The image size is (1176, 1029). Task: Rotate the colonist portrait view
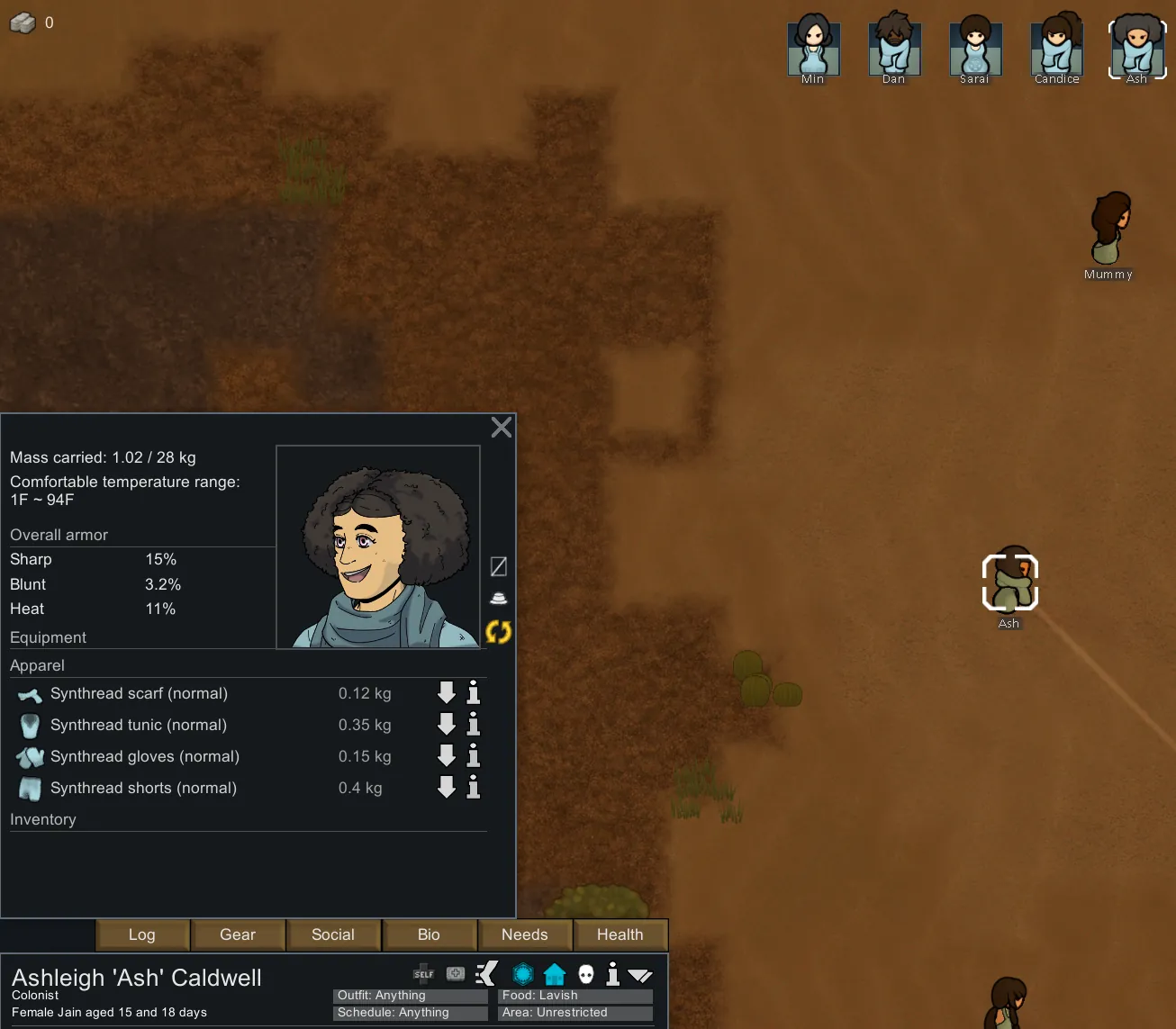pyautogui.click(x=498, y=632)
